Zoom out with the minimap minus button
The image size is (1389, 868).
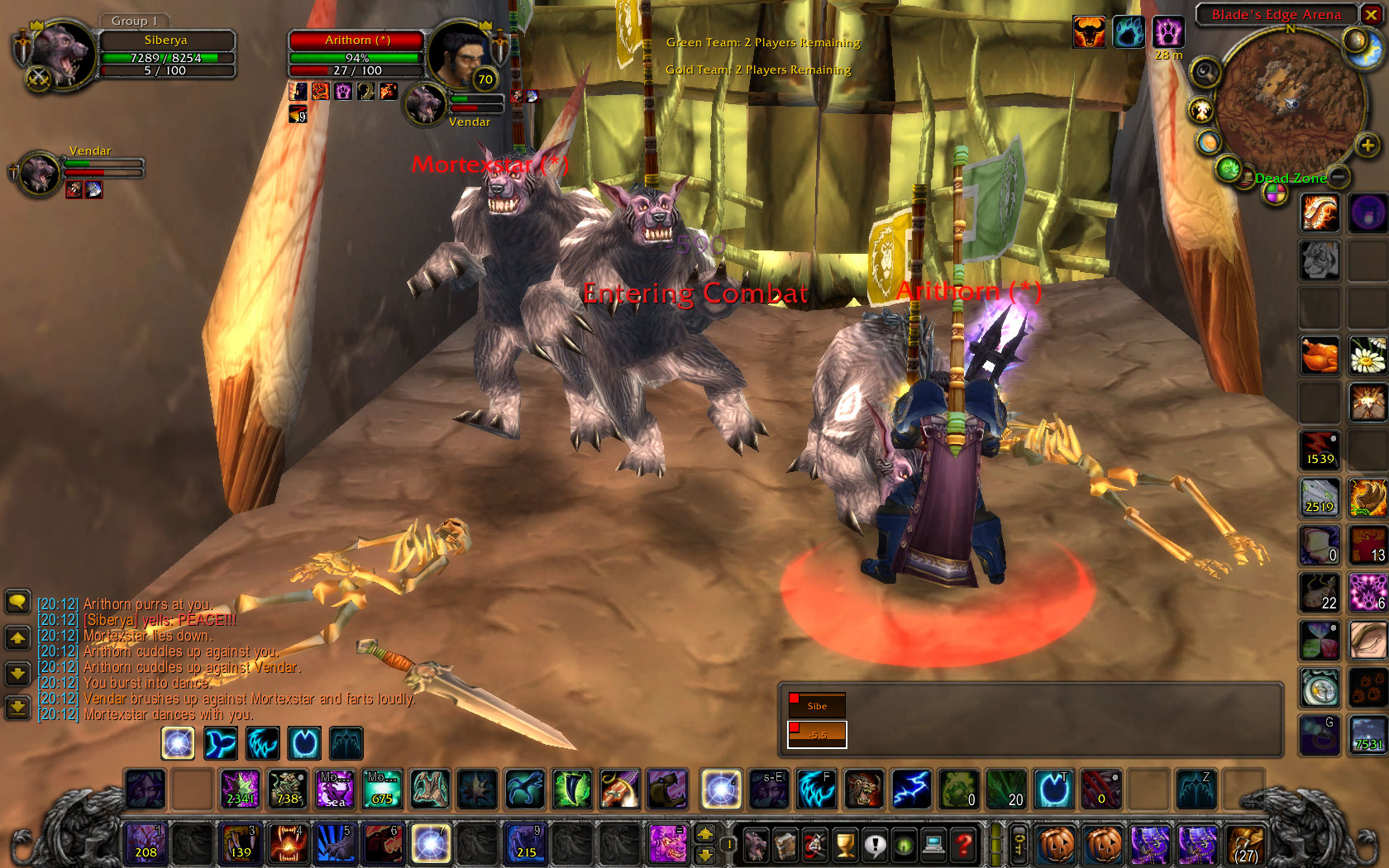pos(1339,176)
